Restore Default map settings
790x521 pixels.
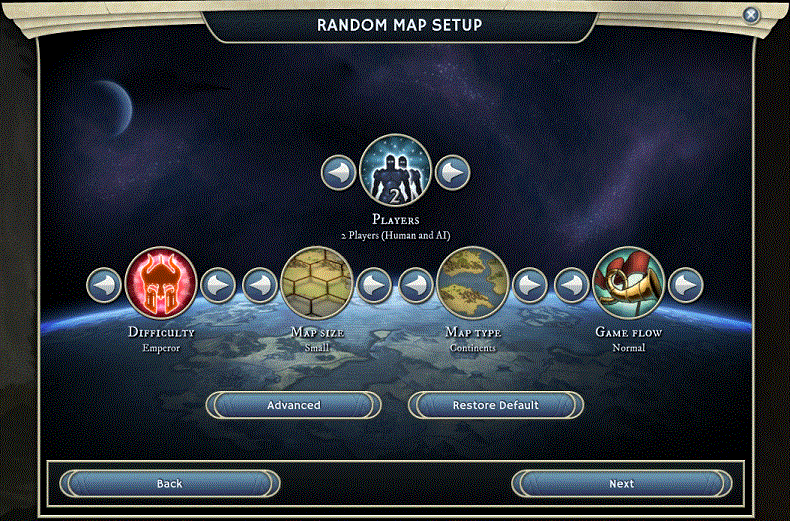click(496, 405)
